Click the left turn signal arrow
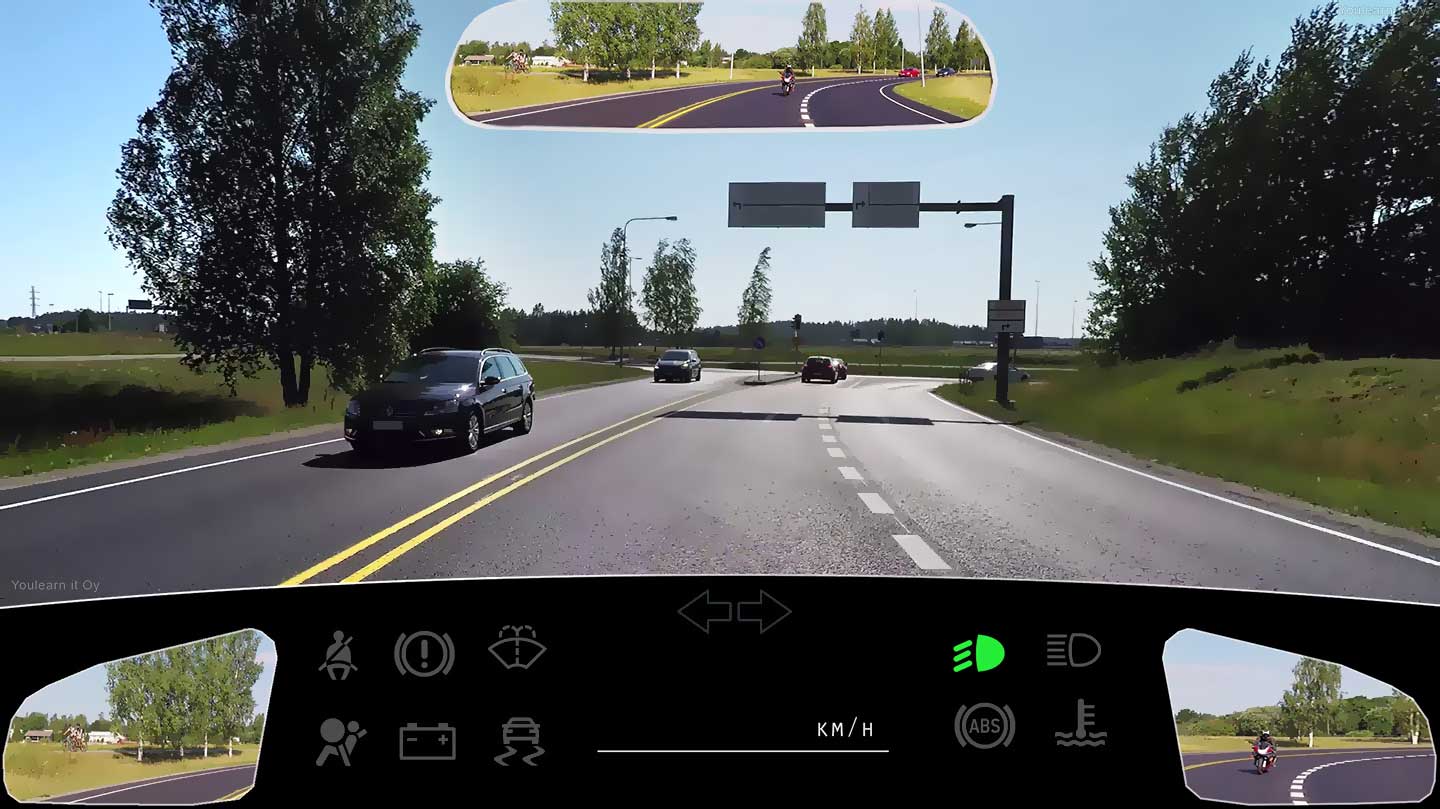This screenshot has height=809, width=1440. pyautogui.click(x=704, y=611)
